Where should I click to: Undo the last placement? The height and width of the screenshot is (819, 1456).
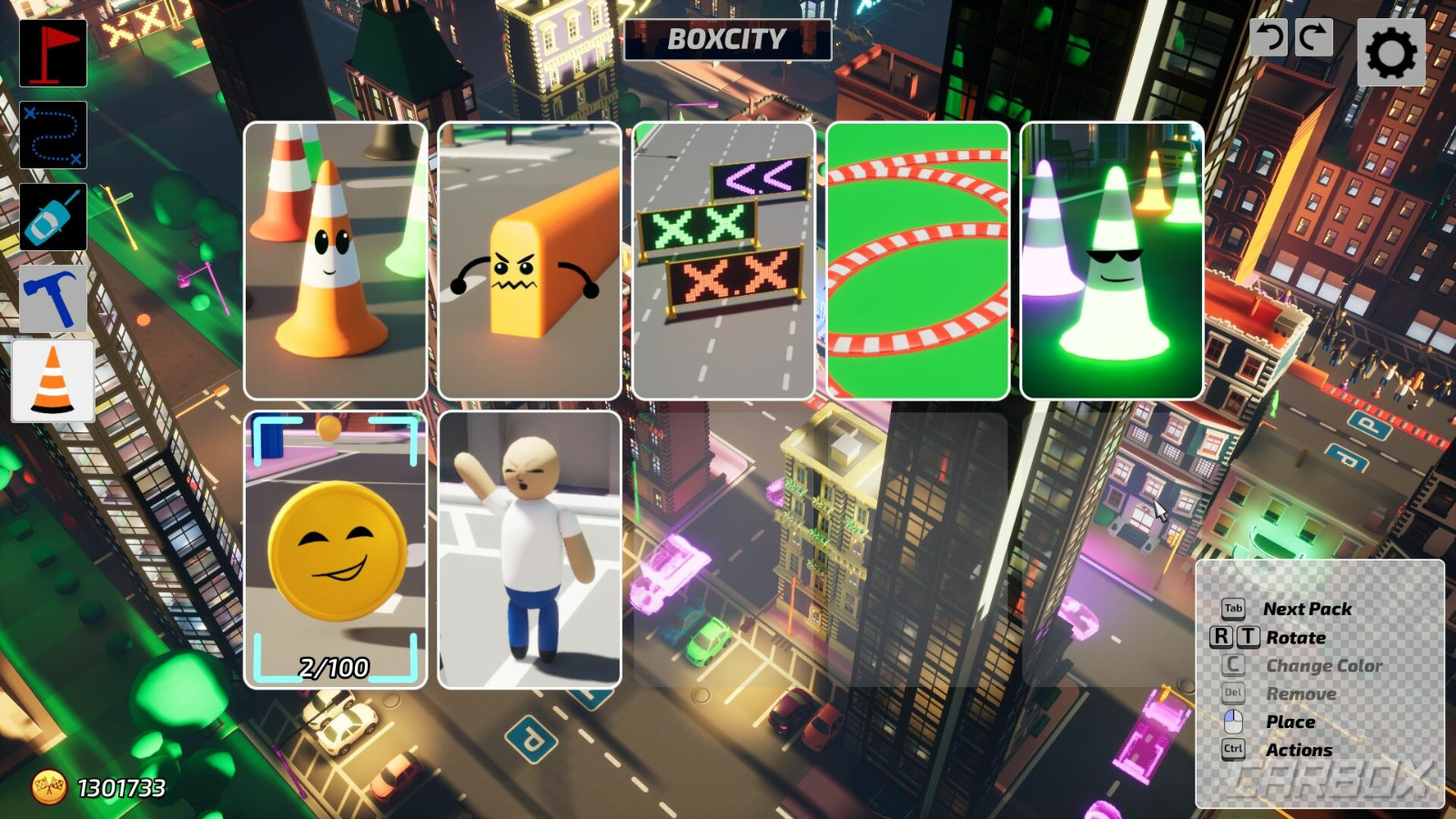click(1271, 37)
